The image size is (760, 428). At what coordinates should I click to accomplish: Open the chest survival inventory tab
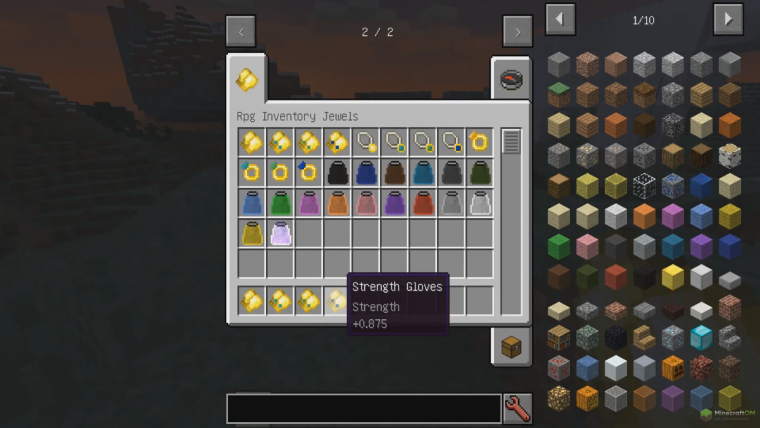[511, 346]
